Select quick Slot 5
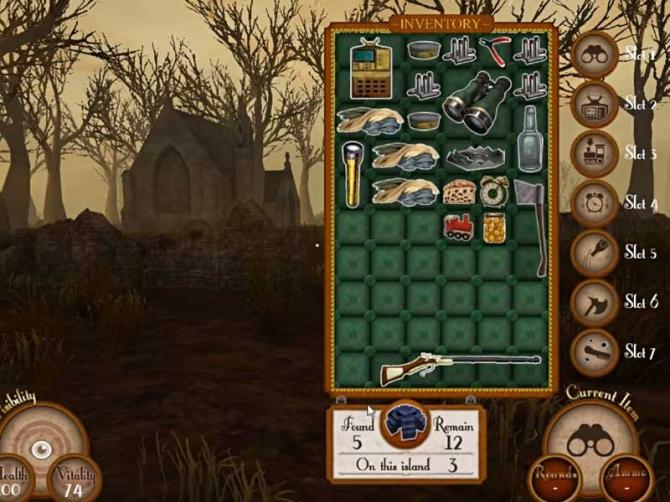This screenshot has height=502, width=670. (594, 252)
